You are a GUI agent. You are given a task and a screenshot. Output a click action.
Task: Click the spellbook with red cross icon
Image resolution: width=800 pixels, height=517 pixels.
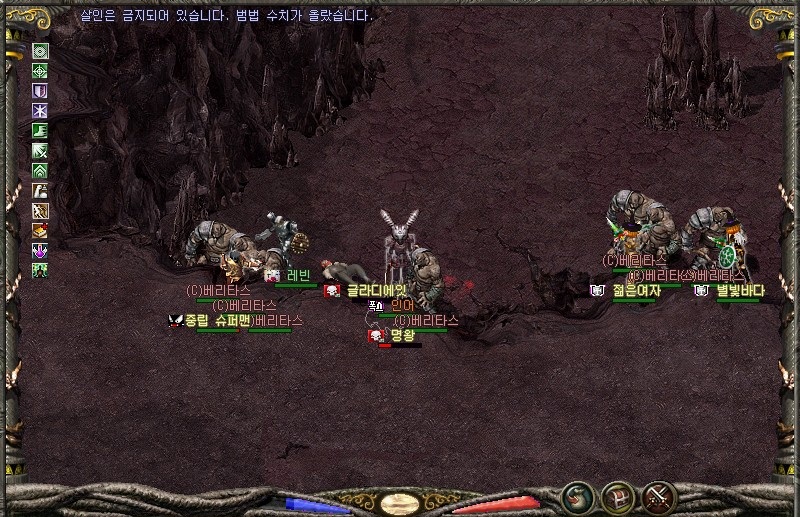tap(40, 231)
